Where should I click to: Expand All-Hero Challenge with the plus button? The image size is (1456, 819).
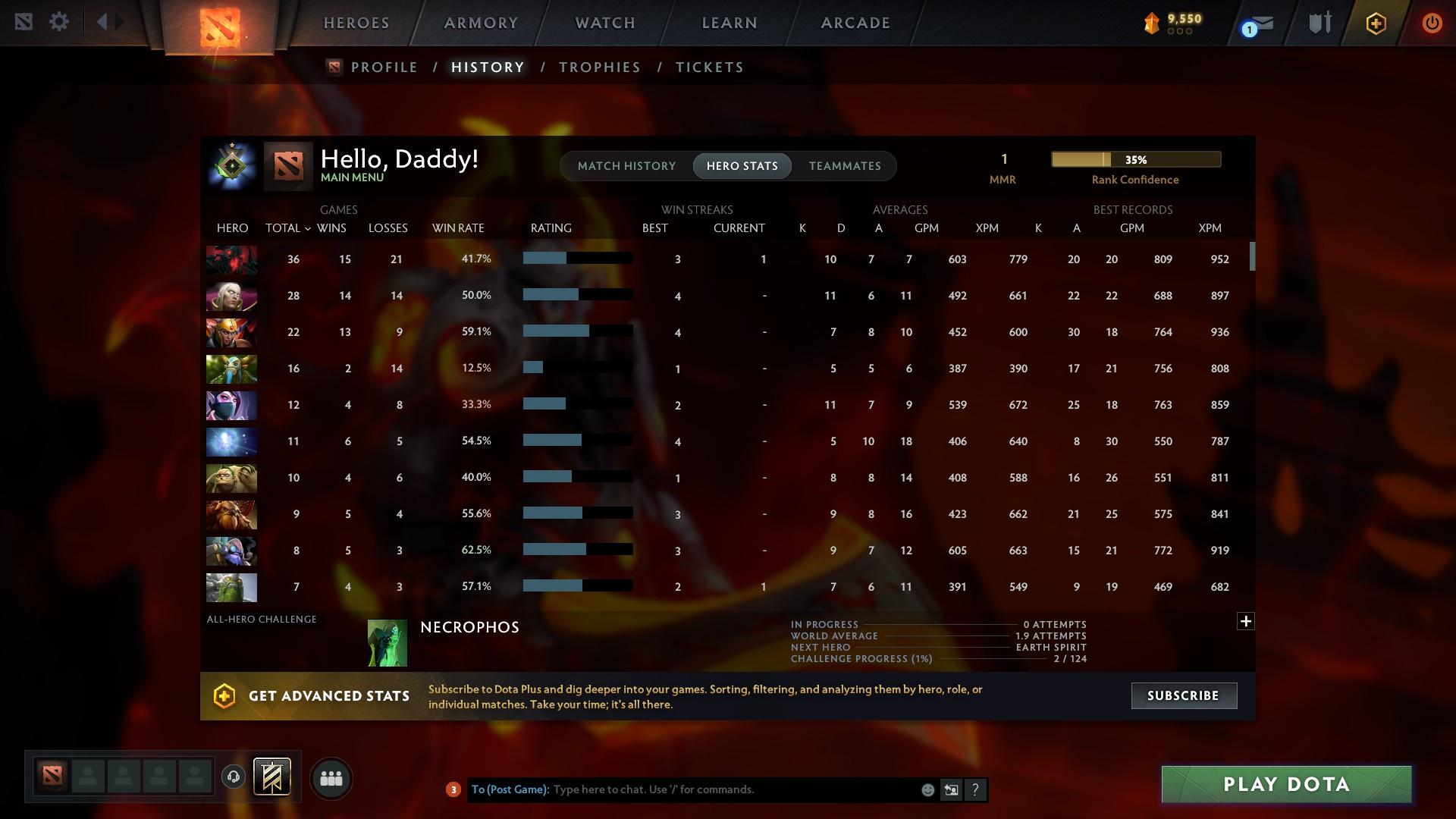point(1246,621)
